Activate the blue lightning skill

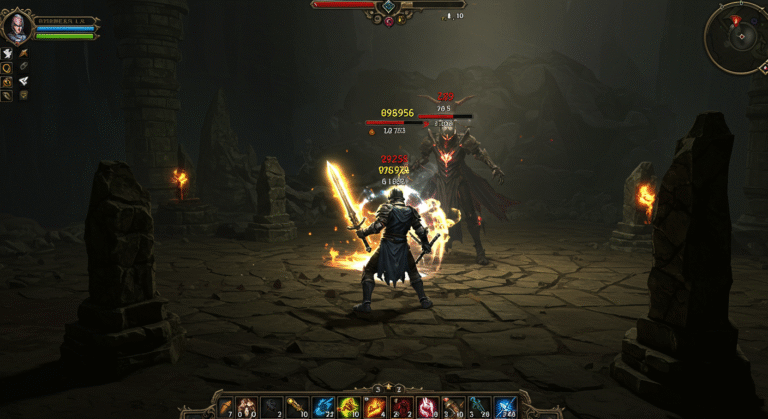point(324,406)
